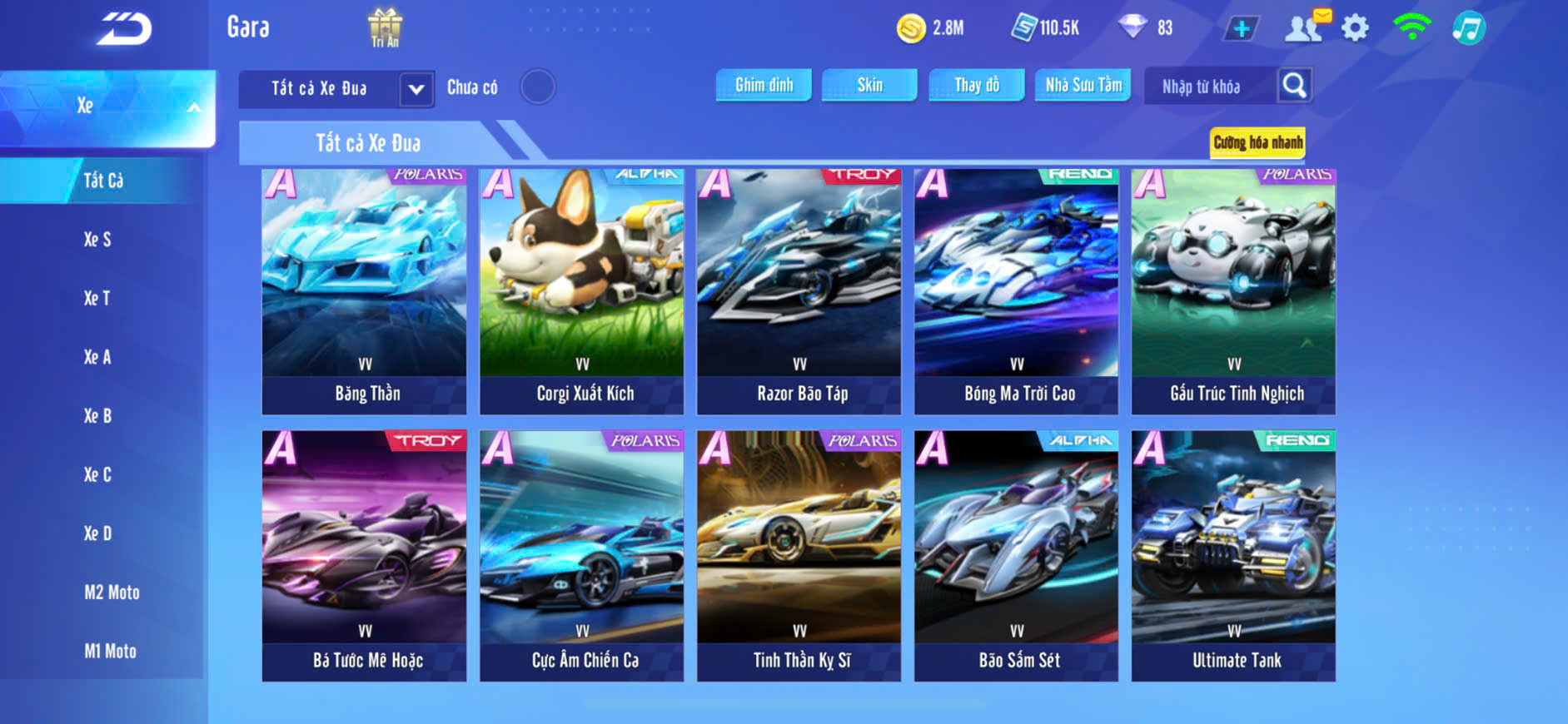Select the Ultimate Tank car card
The width and height of the screenshot is (1568, 724).
point(1234,555)
